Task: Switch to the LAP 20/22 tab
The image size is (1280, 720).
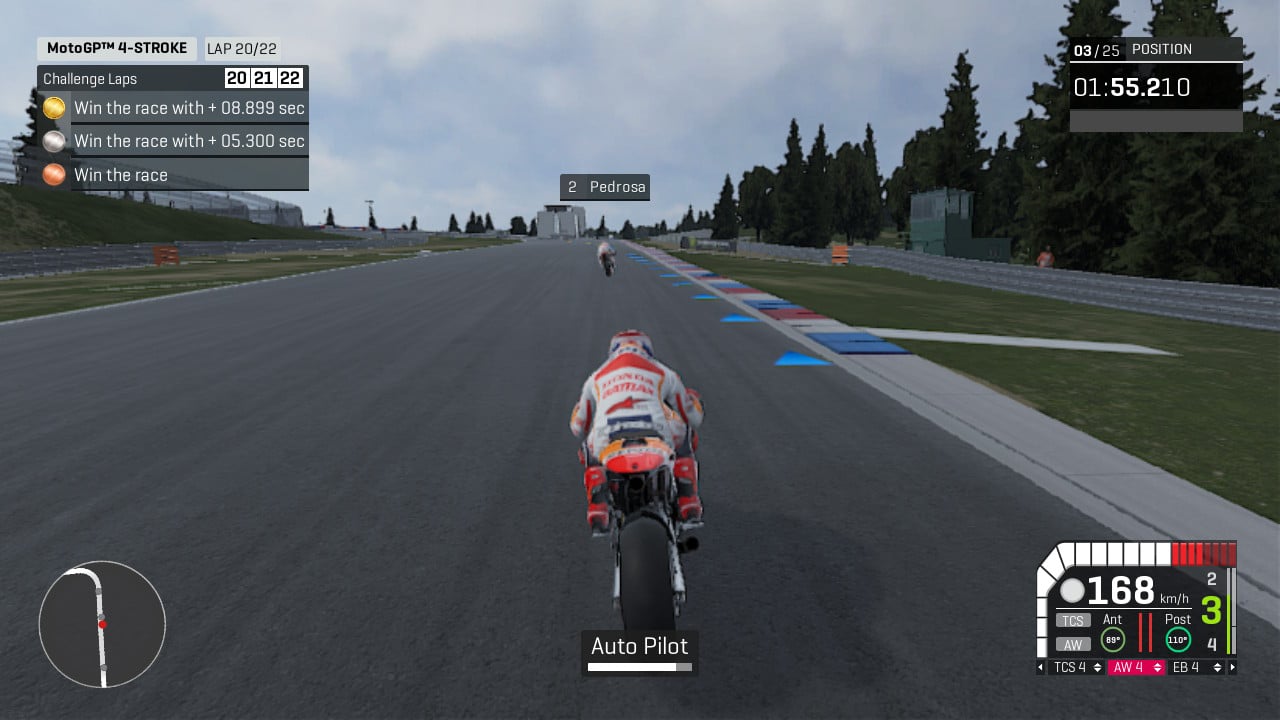Action: (x=240, y=48)
